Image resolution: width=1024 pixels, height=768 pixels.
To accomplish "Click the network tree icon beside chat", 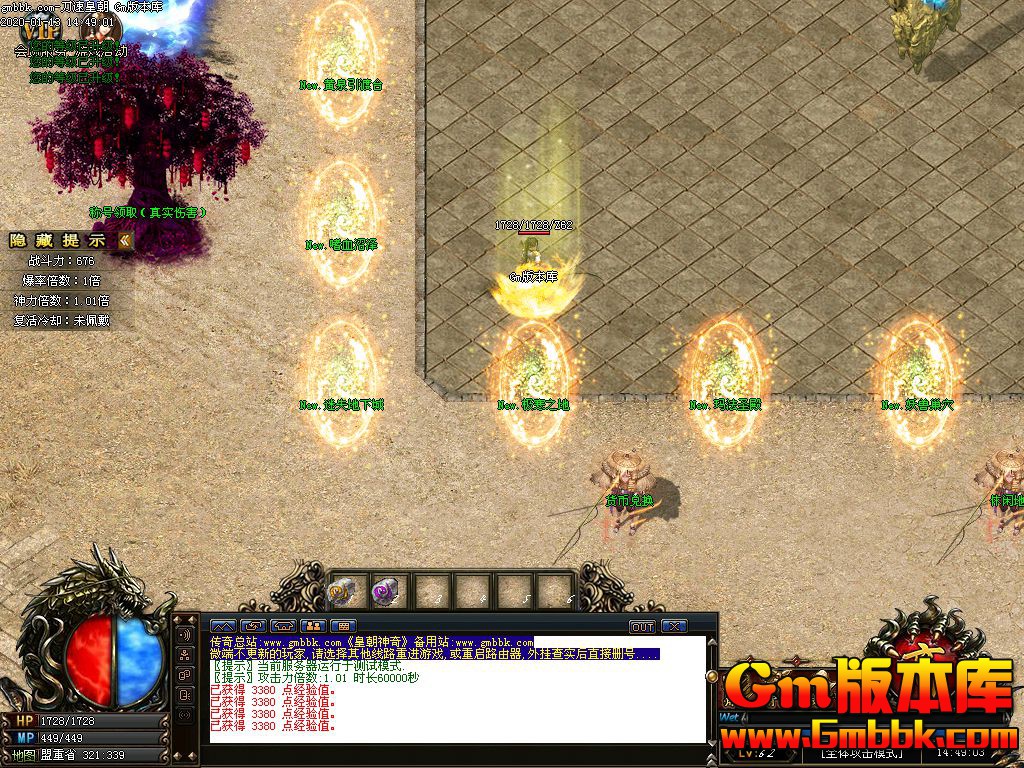I will [185, 656].
